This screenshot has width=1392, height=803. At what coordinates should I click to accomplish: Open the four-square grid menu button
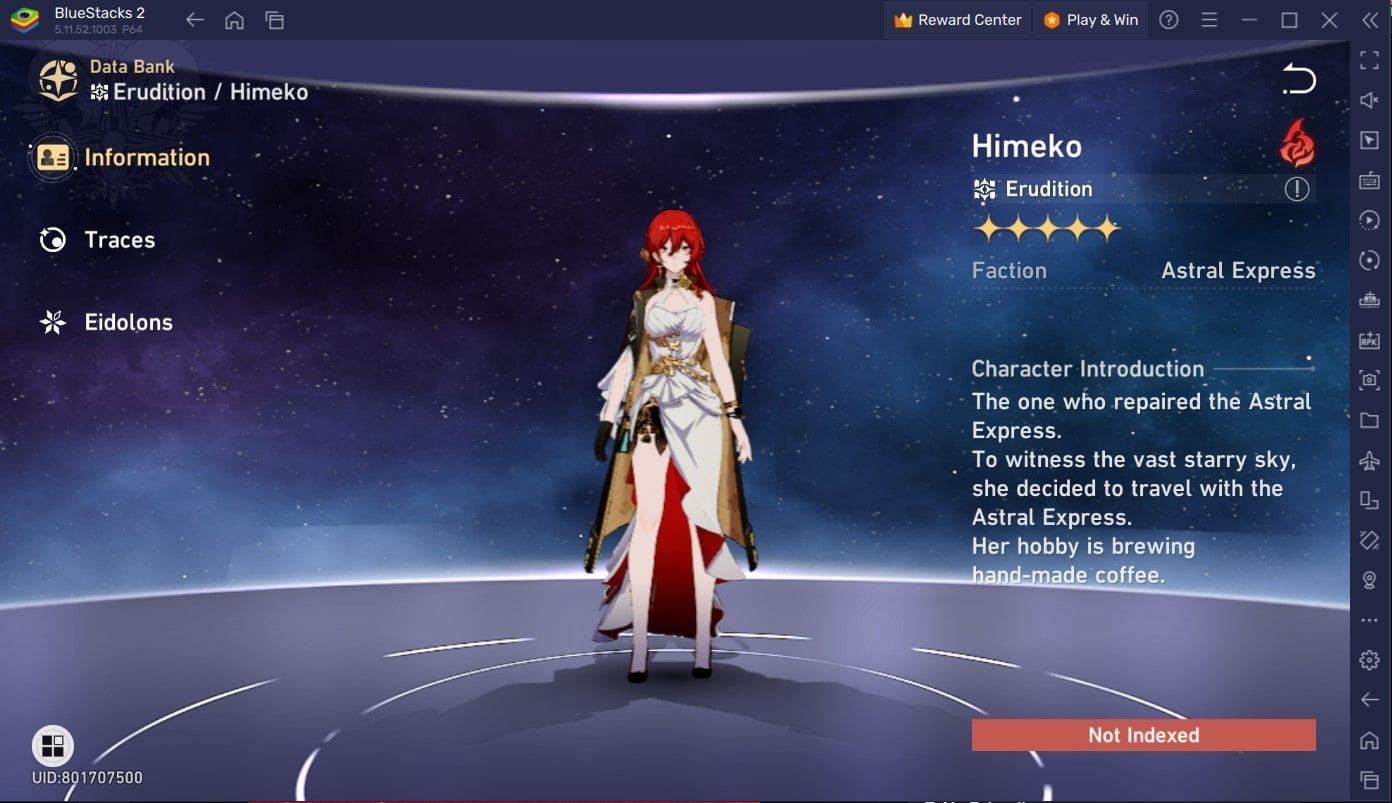click(52, 746)
